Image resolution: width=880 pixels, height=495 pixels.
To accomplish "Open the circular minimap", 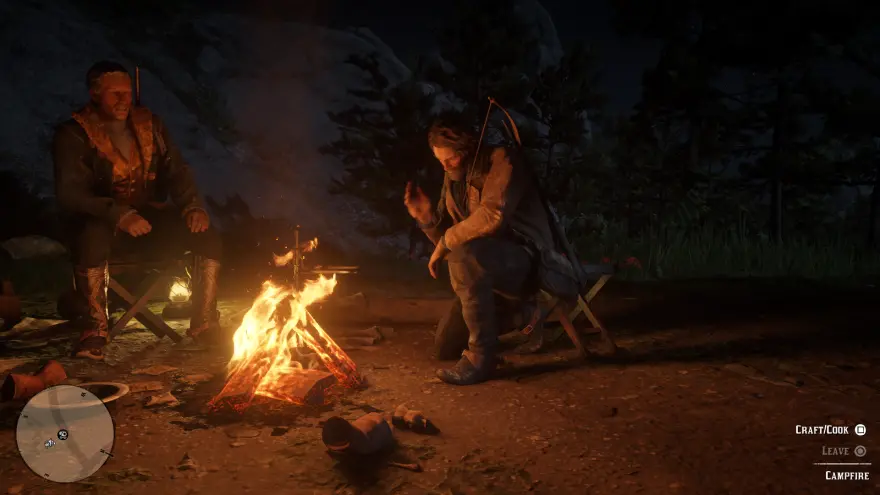I will [65, 433].
